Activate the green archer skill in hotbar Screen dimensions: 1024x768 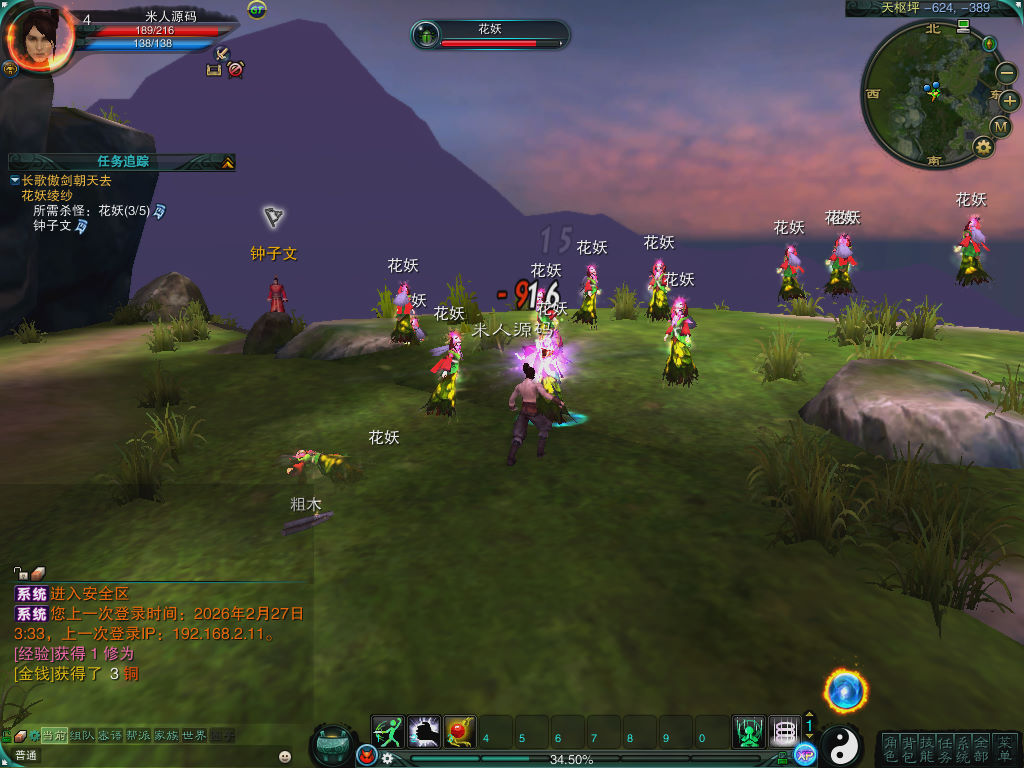coord(388,733)
